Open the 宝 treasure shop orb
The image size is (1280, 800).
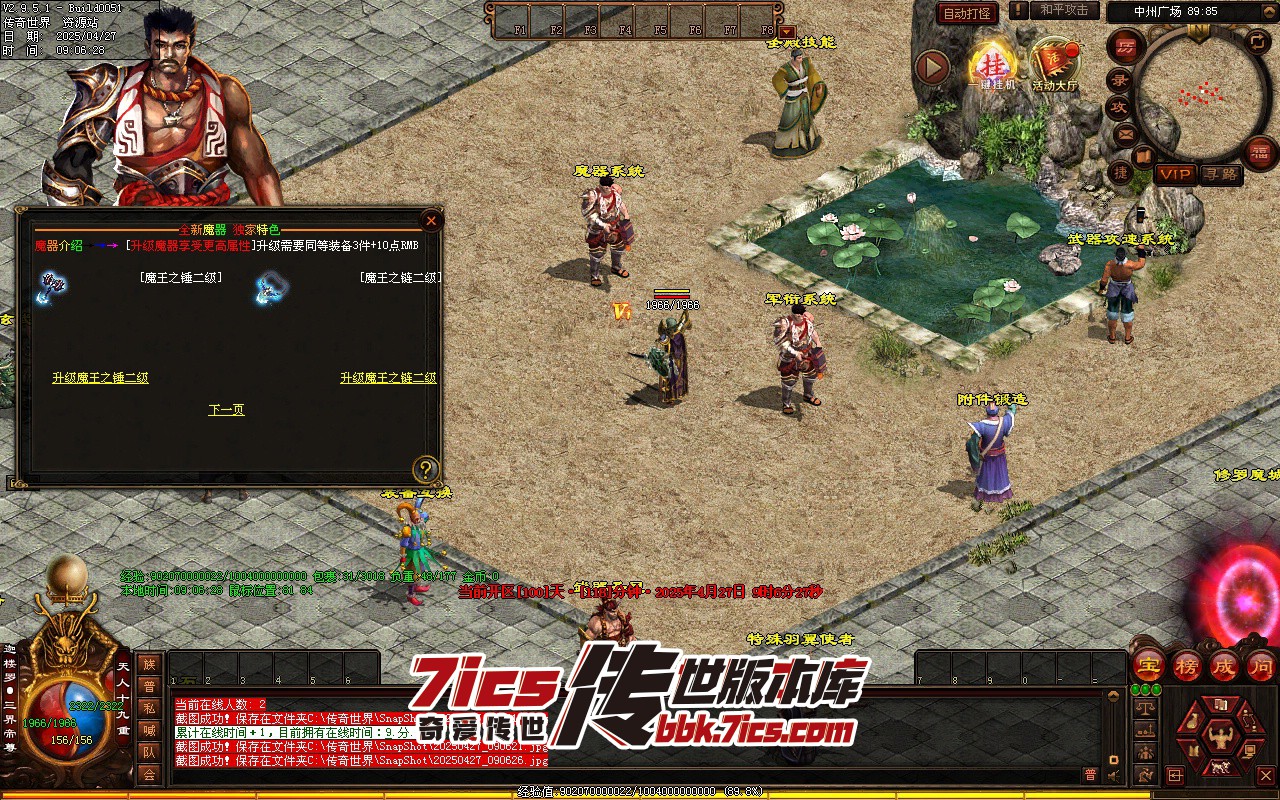[x=1148, y=665]
